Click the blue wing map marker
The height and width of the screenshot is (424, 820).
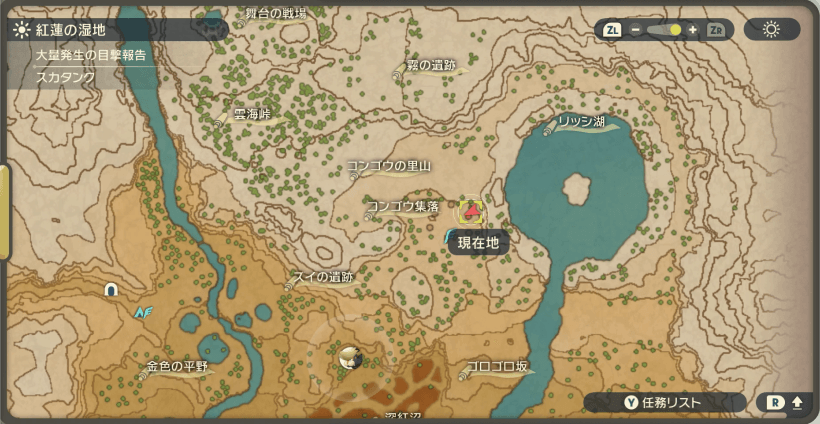(143, 312)
